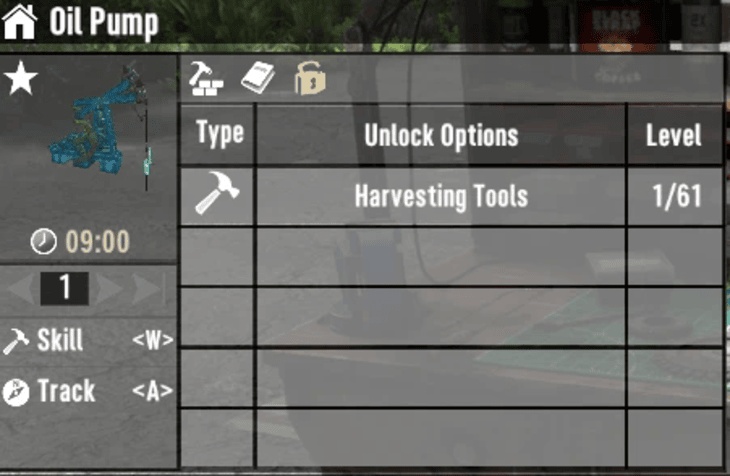The image size is (730, 476).
Task: Track the Oil Pump recipe
Action: click(x=88, y=391)
